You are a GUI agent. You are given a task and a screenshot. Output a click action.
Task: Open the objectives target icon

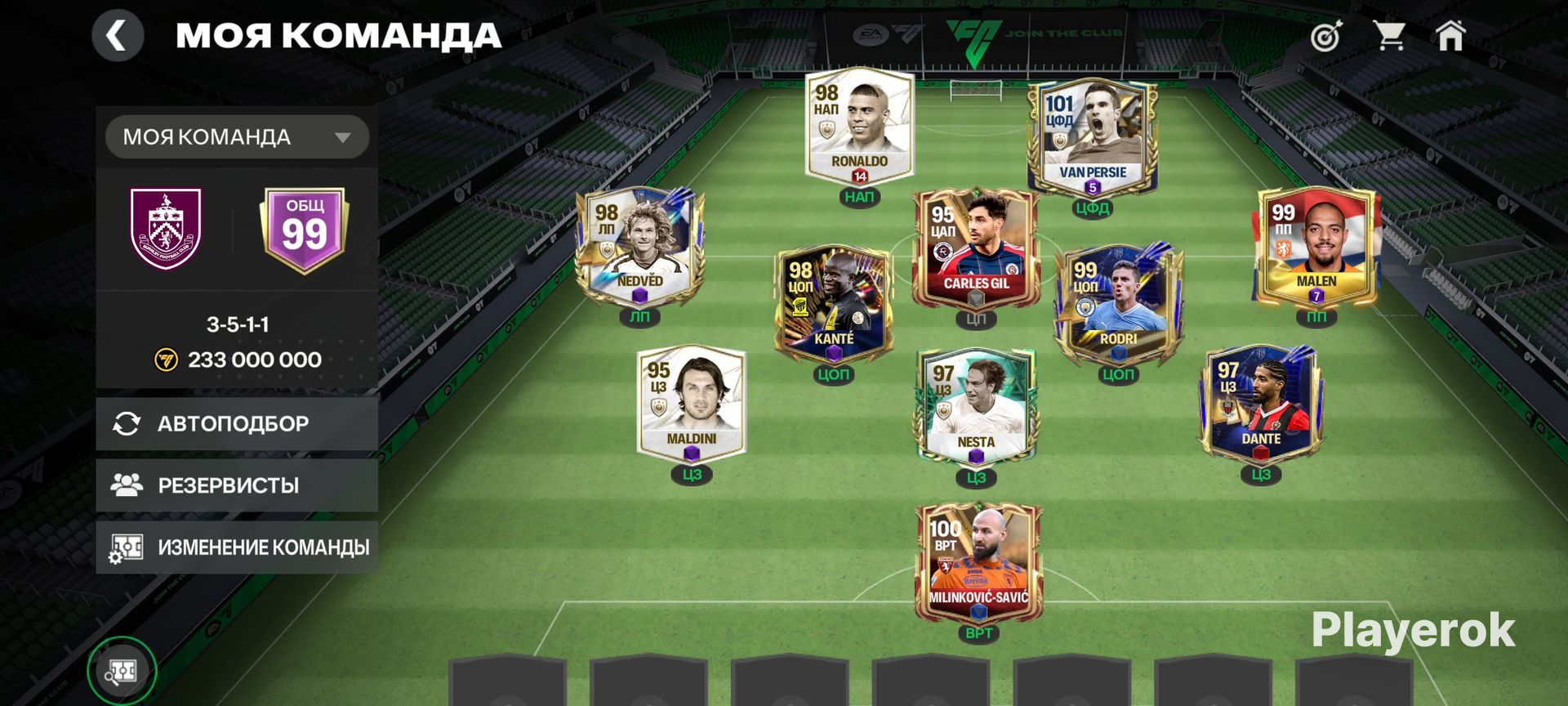click(x=1326, y=37)
